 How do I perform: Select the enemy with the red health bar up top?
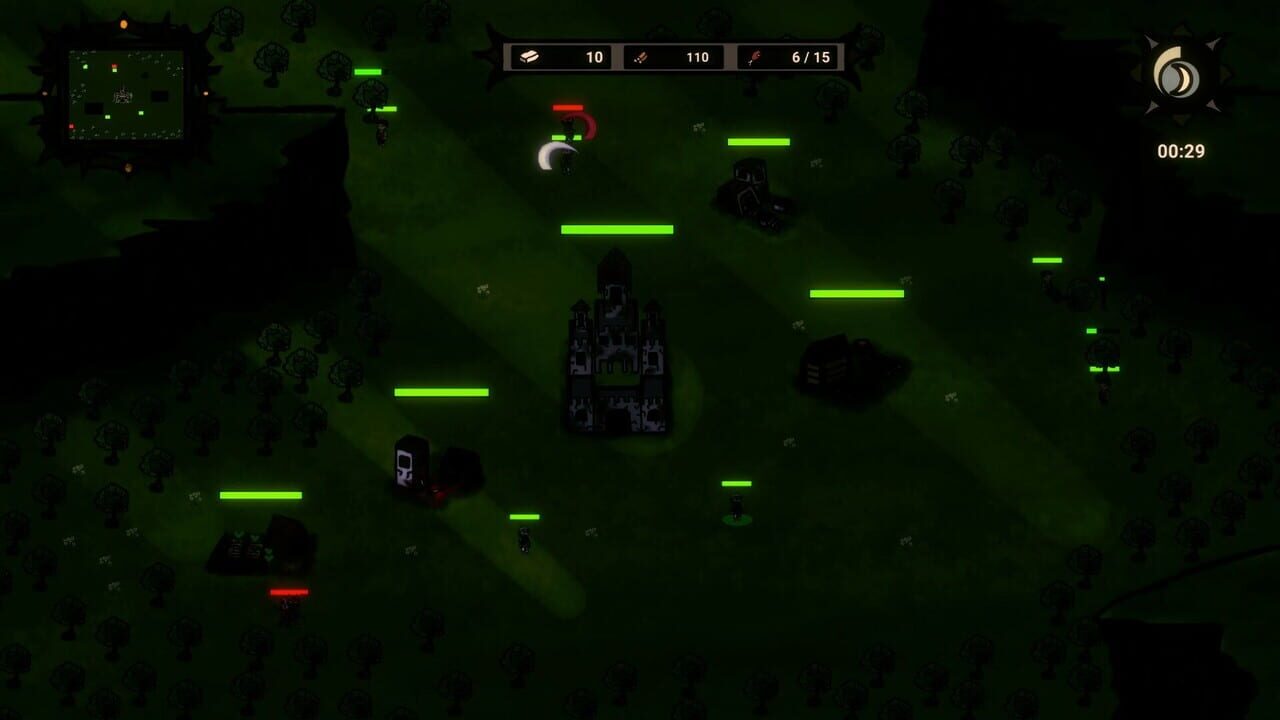pos(570,123)
